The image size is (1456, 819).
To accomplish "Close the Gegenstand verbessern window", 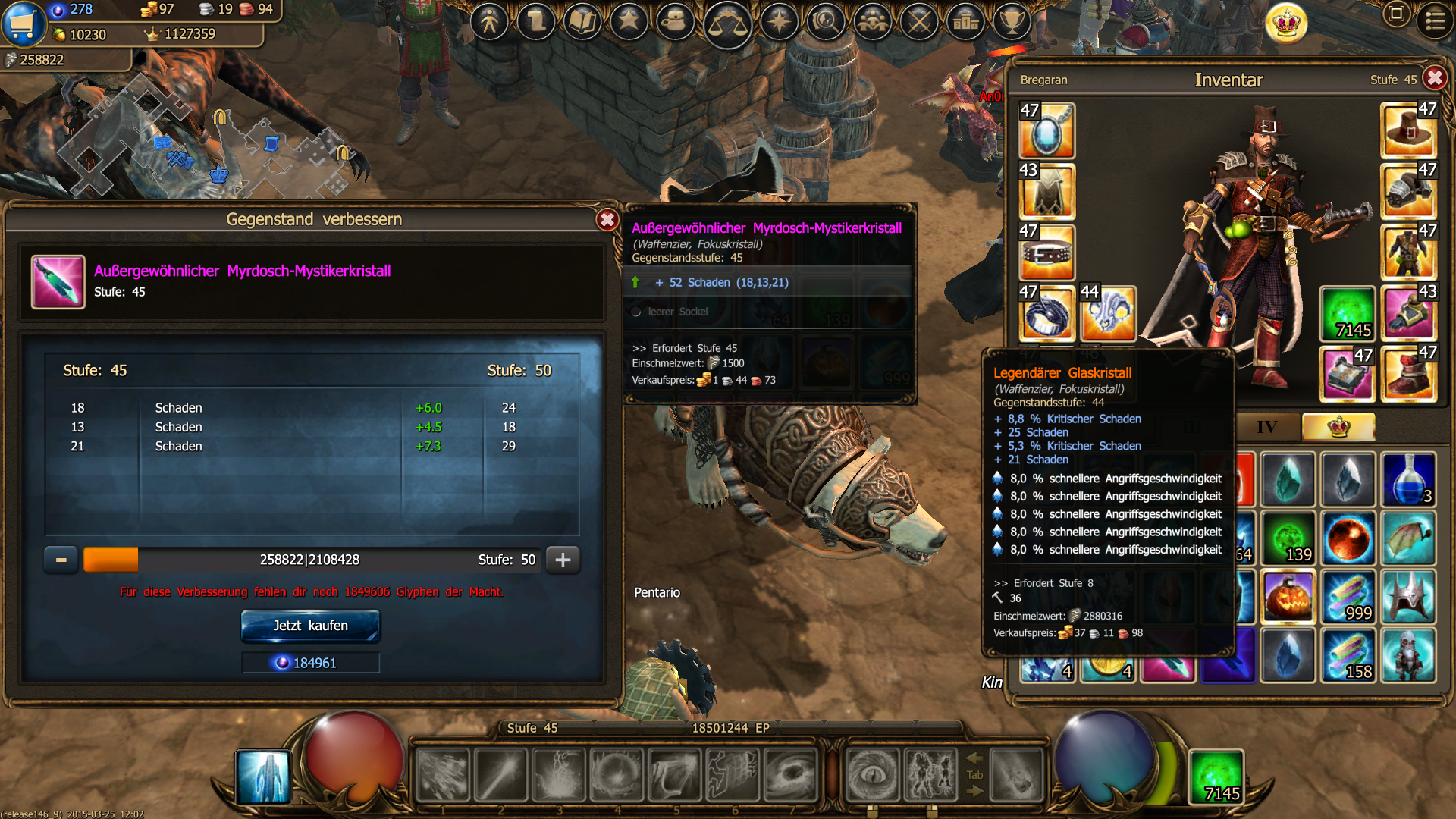I will coord(607,220).
